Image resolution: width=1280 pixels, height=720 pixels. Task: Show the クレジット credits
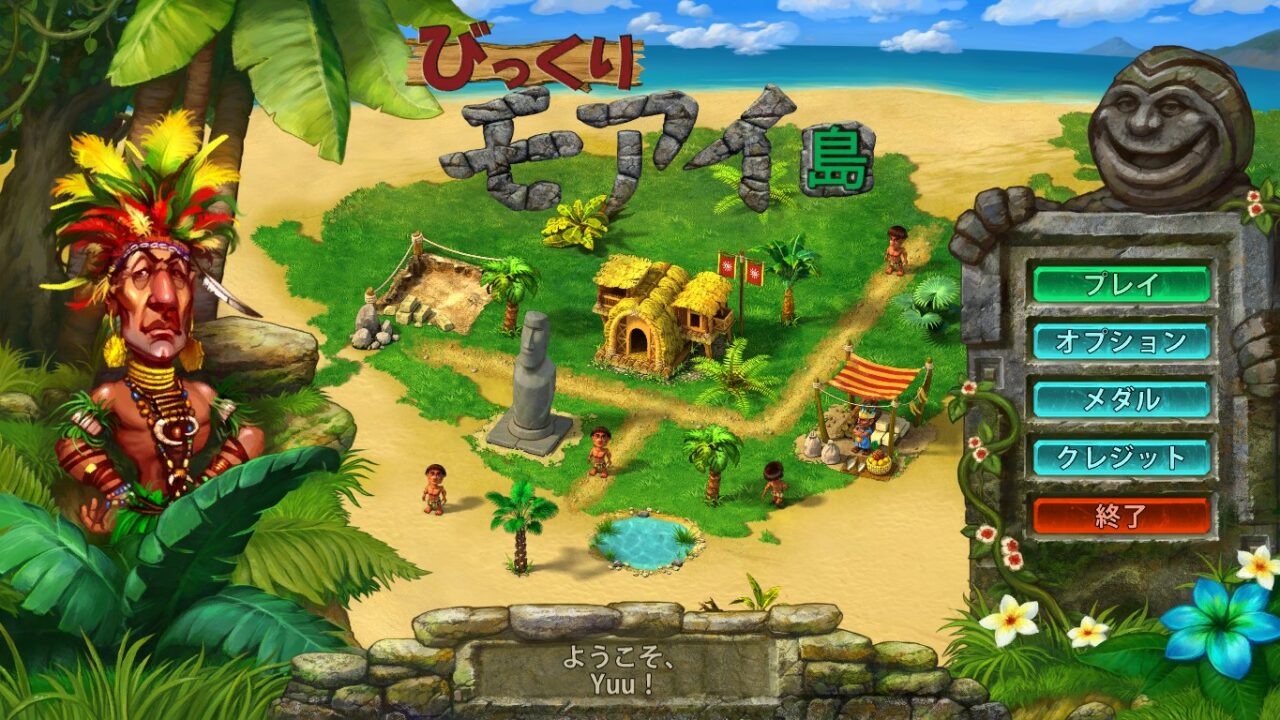(x=1121, y=457)
